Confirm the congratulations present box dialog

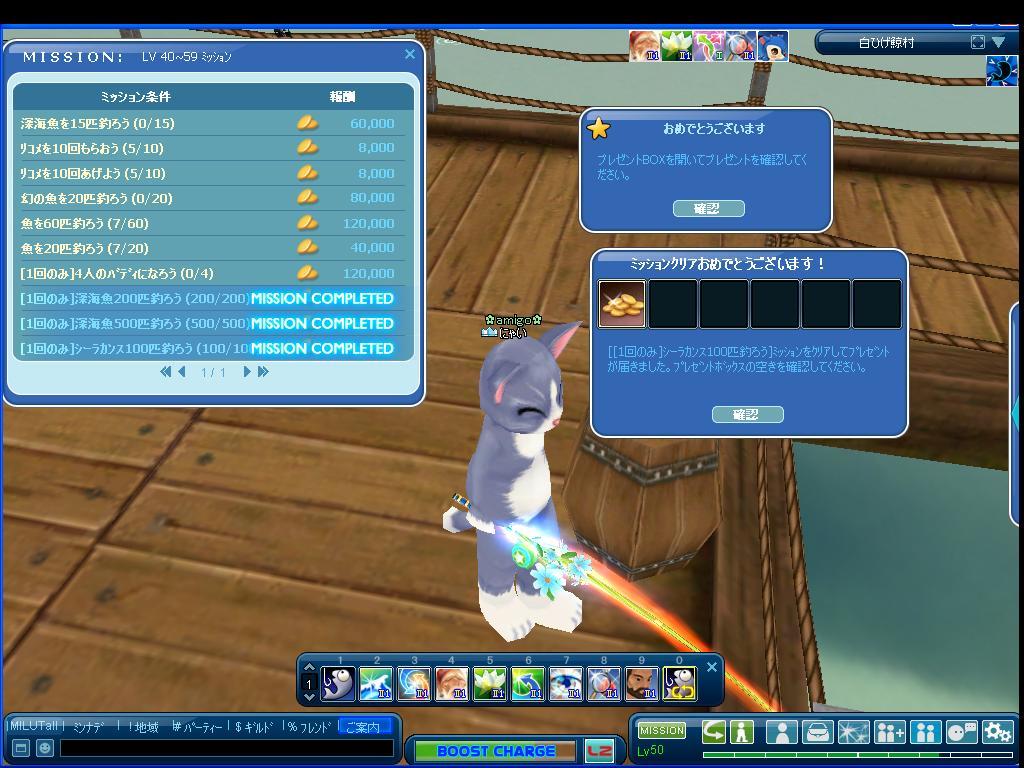707,208
